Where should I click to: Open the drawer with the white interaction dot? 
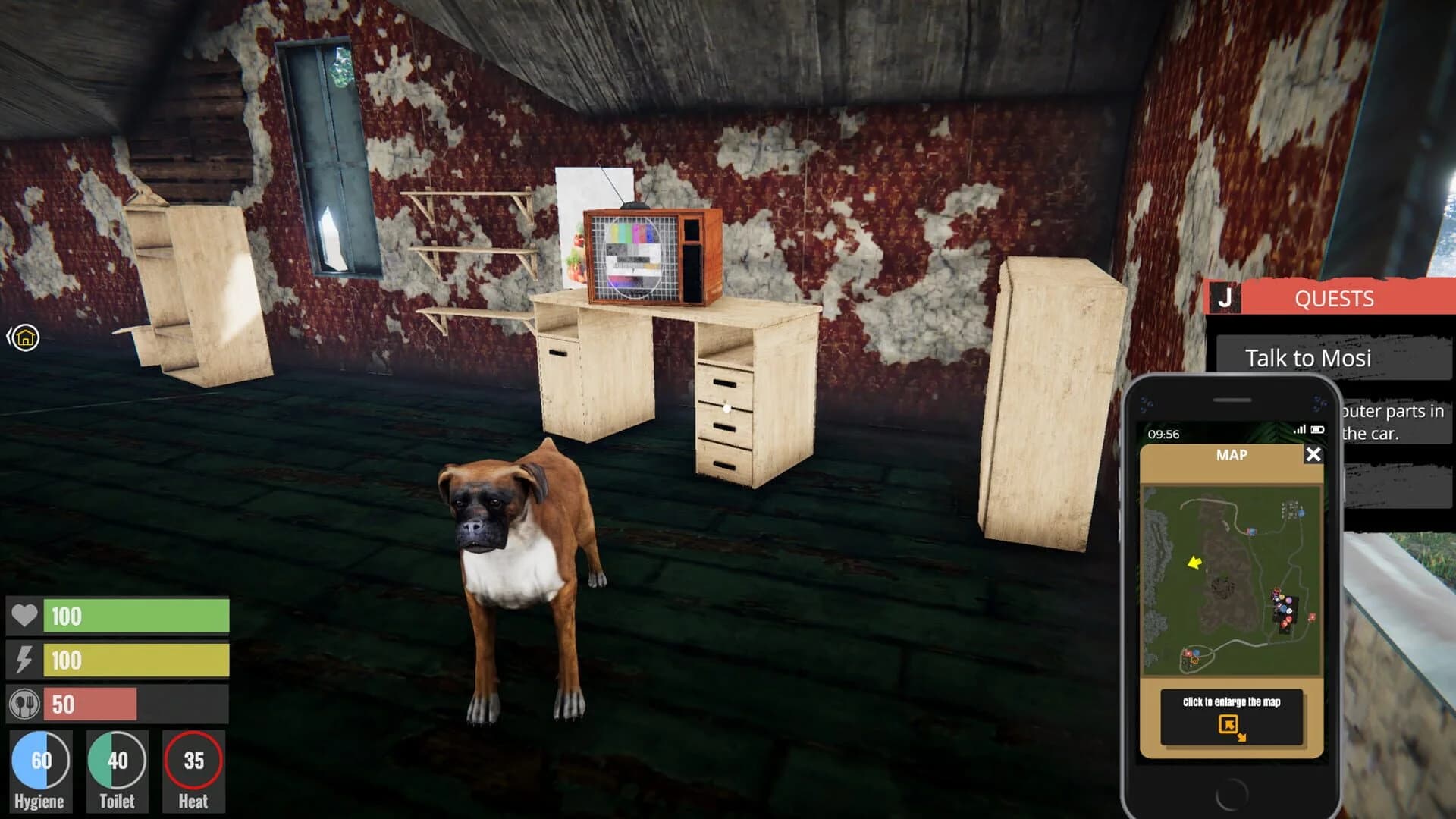pyautogui.click(x=726, y=407)
